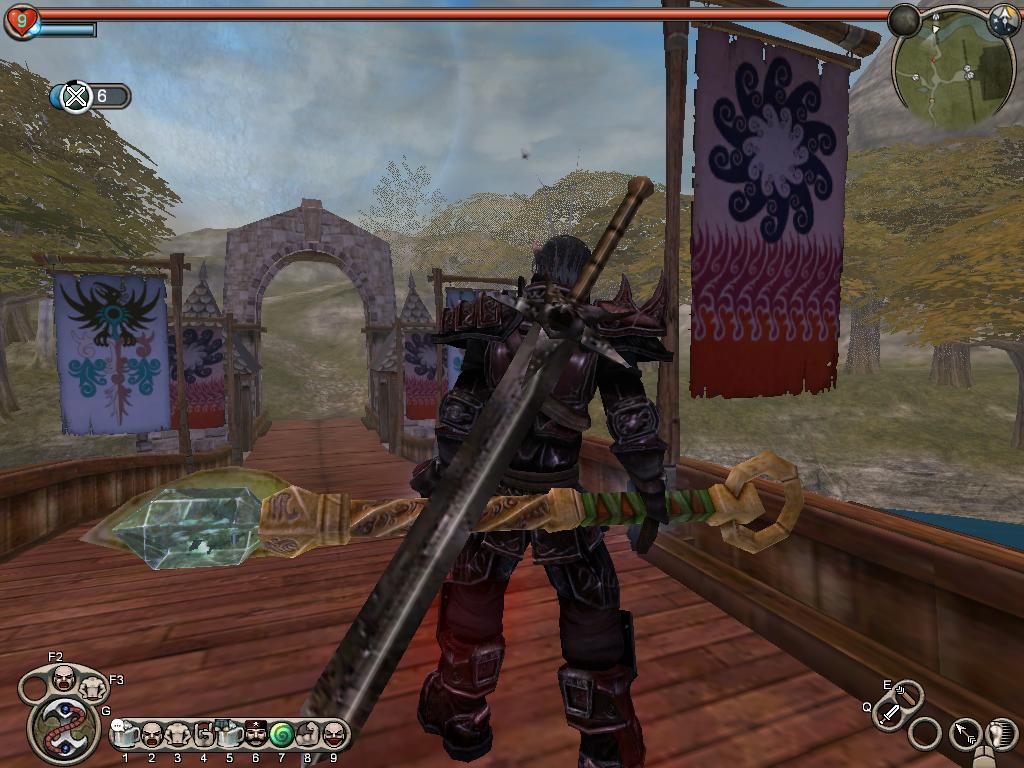
Task: Activate the flexing torso expression in hotbar slot 3
Action: pos(178,735)
